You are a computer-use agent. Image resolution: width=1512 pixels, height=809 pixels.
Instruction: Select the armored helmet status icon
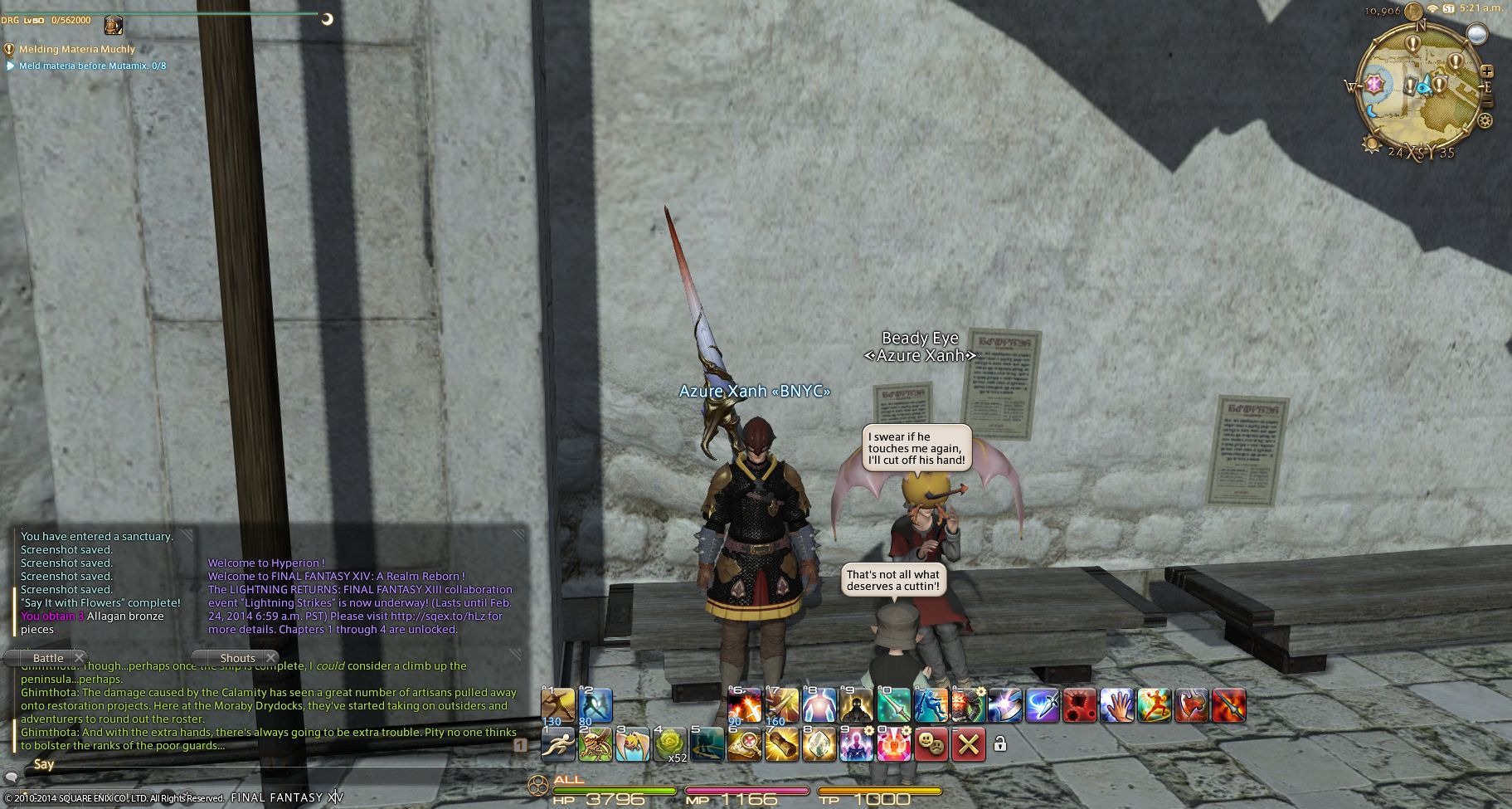[x=113, y=24]
